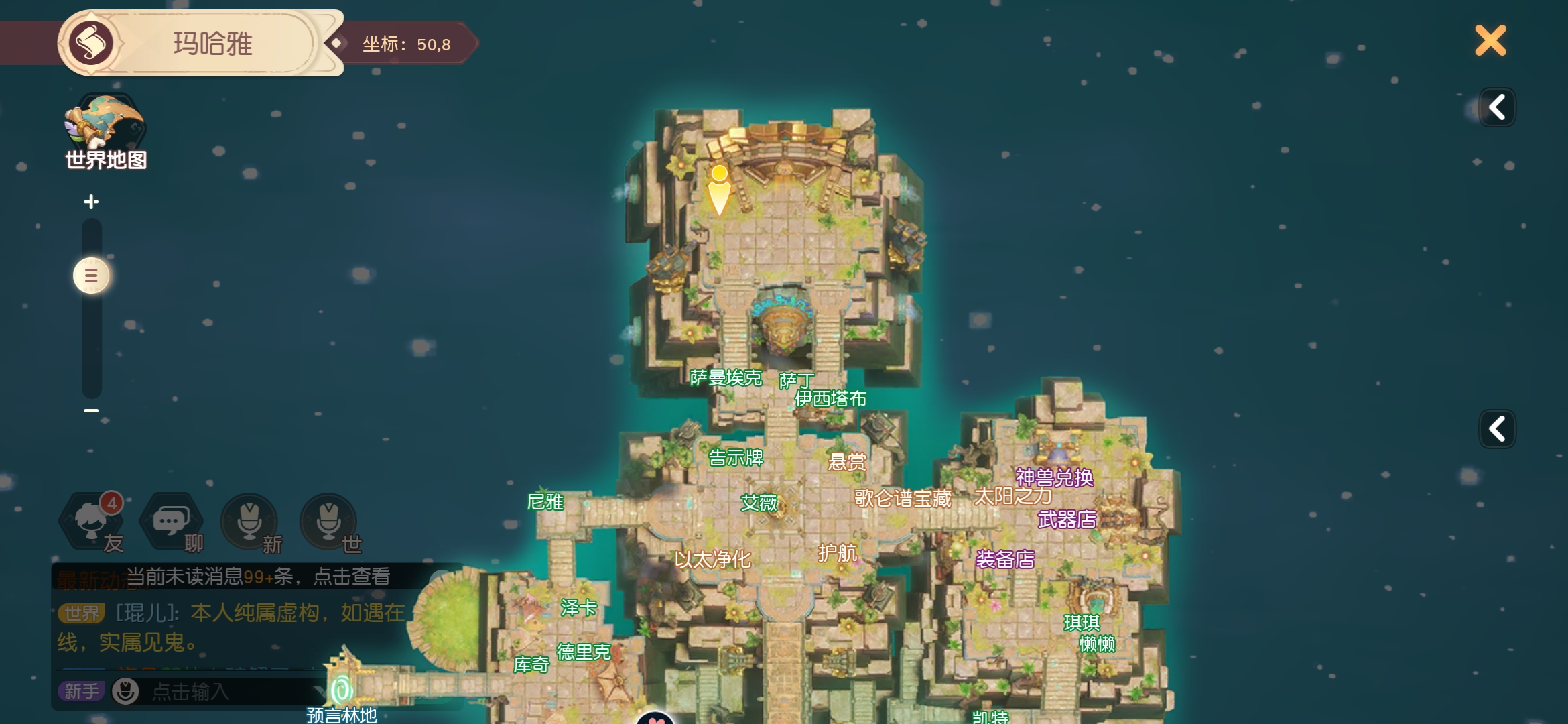Zoom in with the plus button
1568x724 pixels.
91,202
